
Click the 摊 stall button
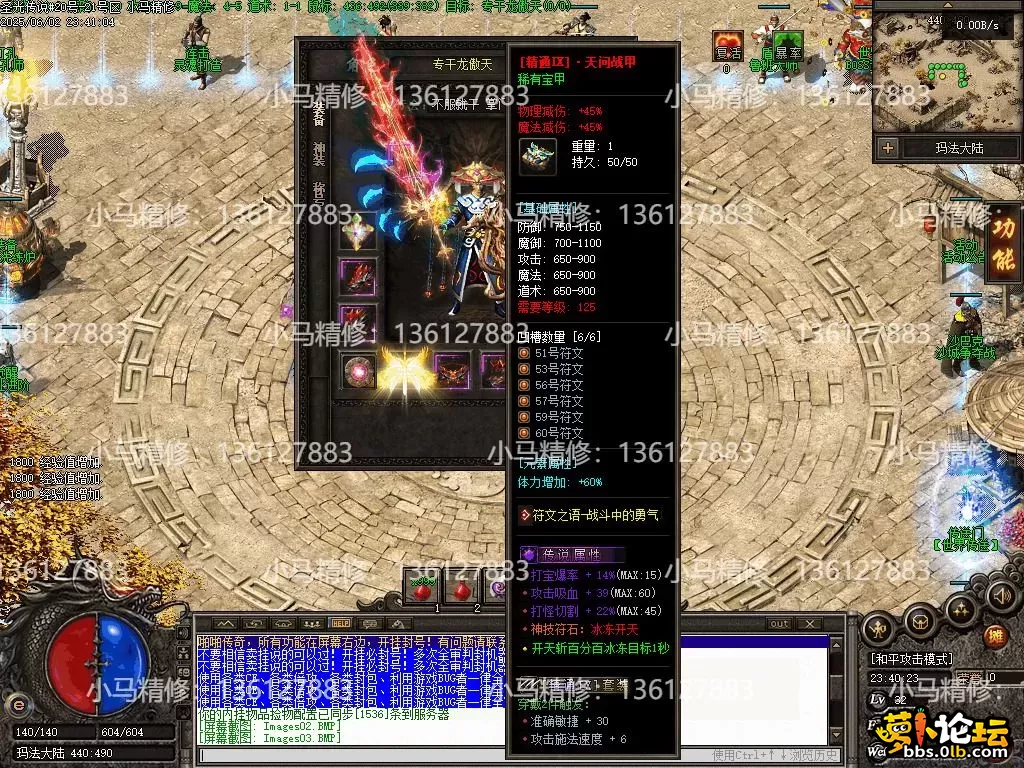994,635
